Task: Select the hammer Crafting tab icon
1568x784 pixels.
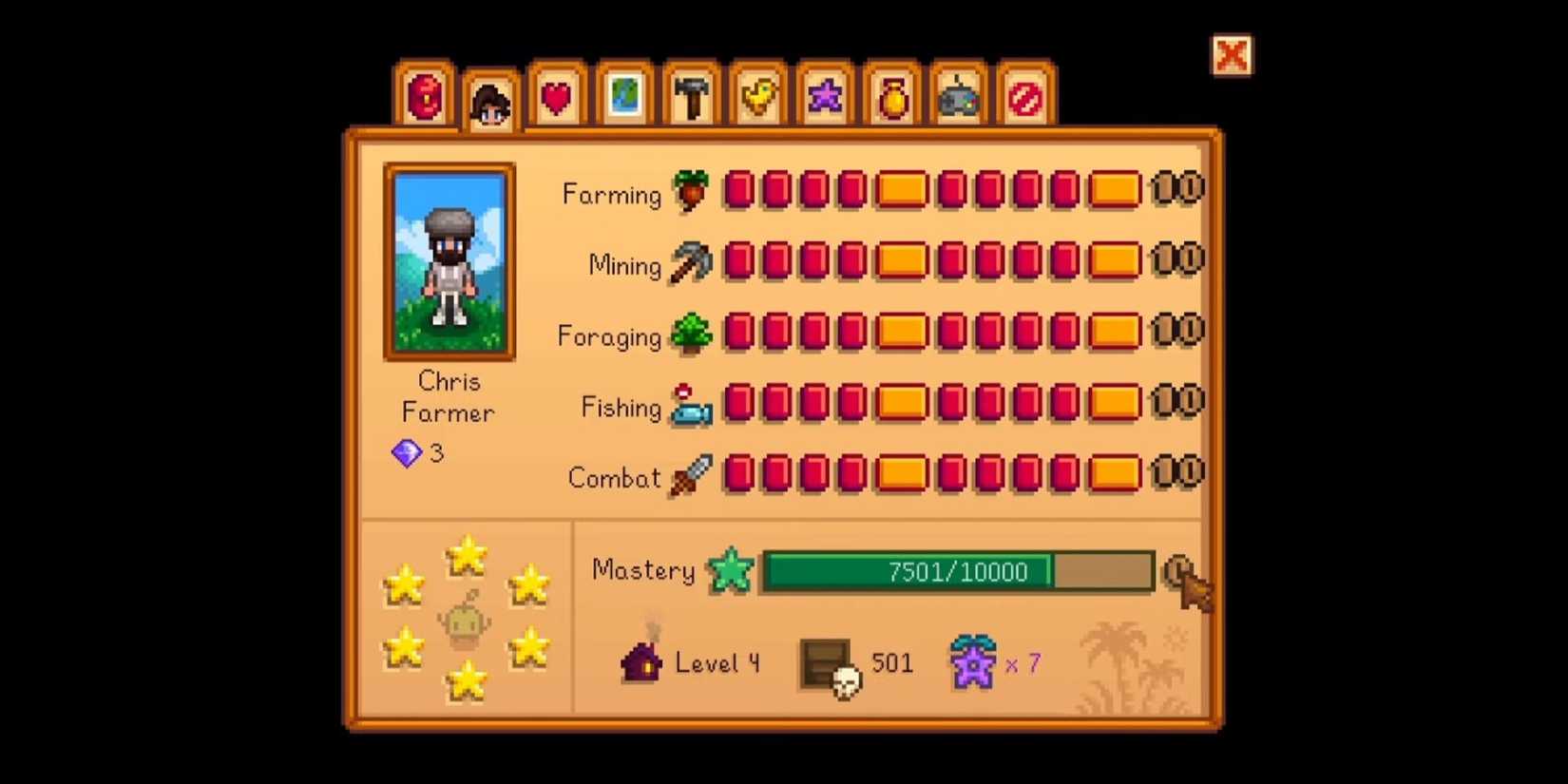Action: (691, 97)
